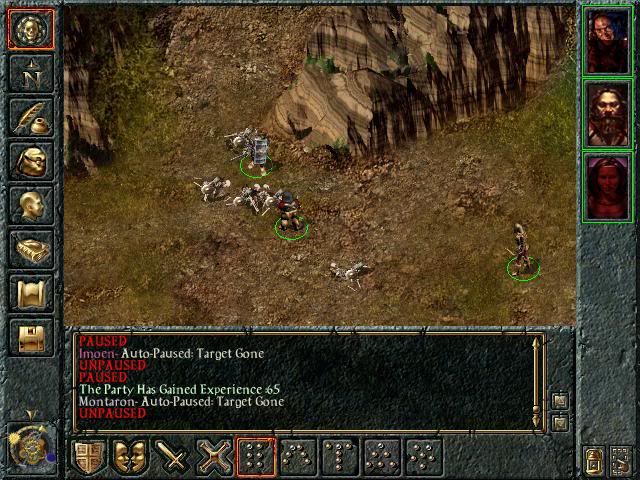This screenshot has height=480, width=640.
Task: Choose the T-shaped formation button
Action: coord(340,457)
